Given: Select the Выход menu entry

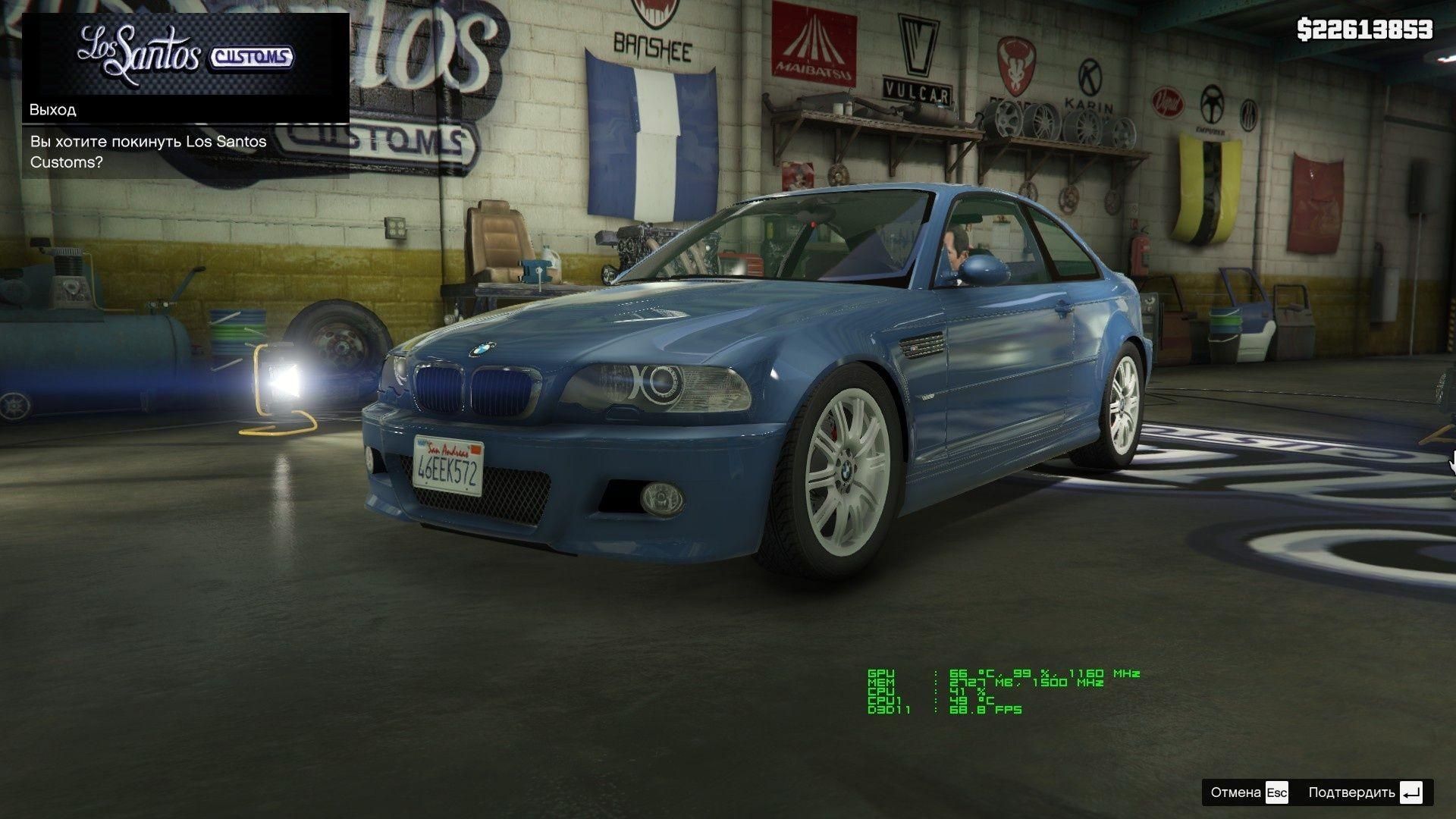Looking at the screenshot, I should (185, 110).
